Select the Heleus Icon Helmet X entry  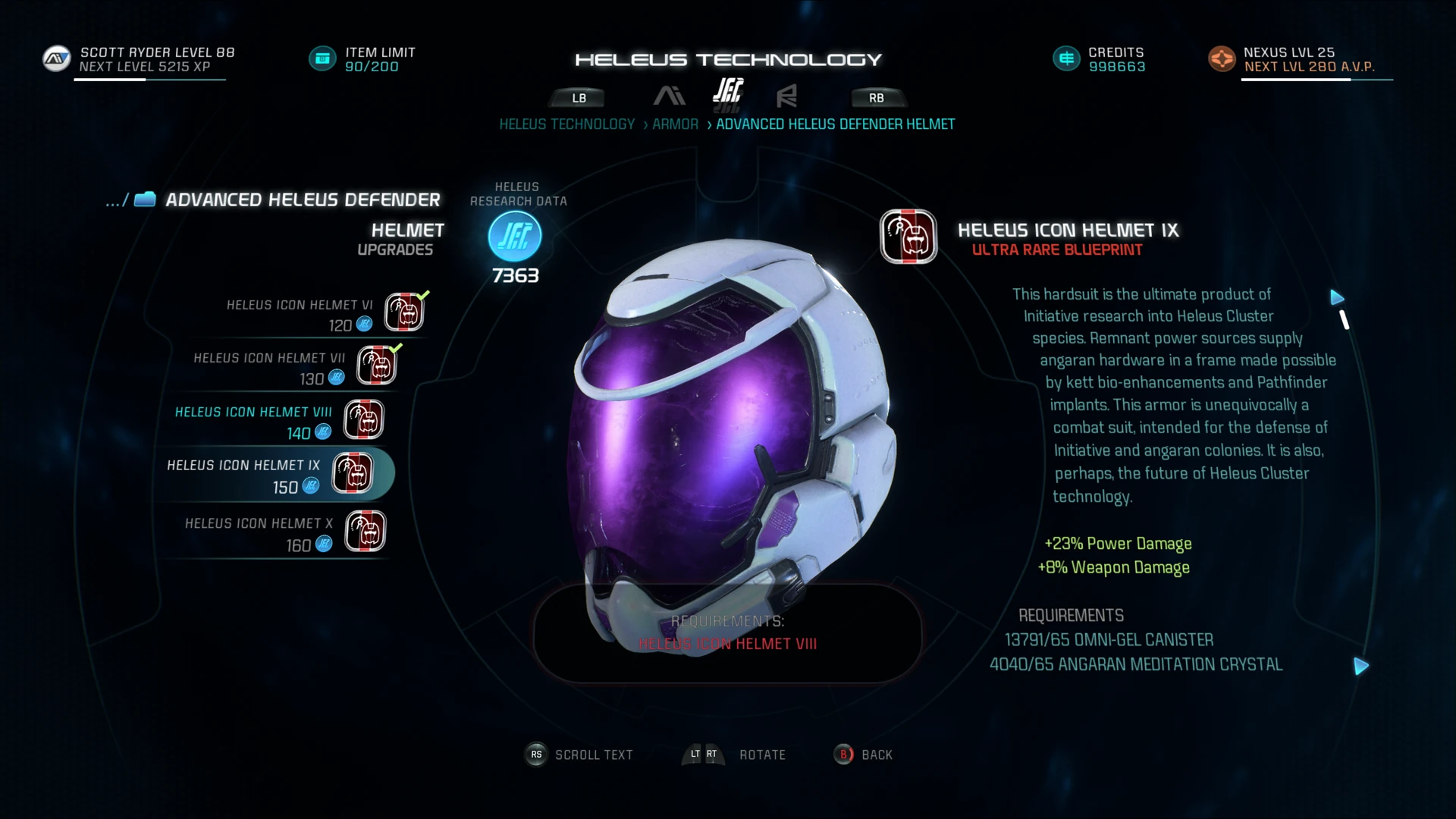click(258, 532)
